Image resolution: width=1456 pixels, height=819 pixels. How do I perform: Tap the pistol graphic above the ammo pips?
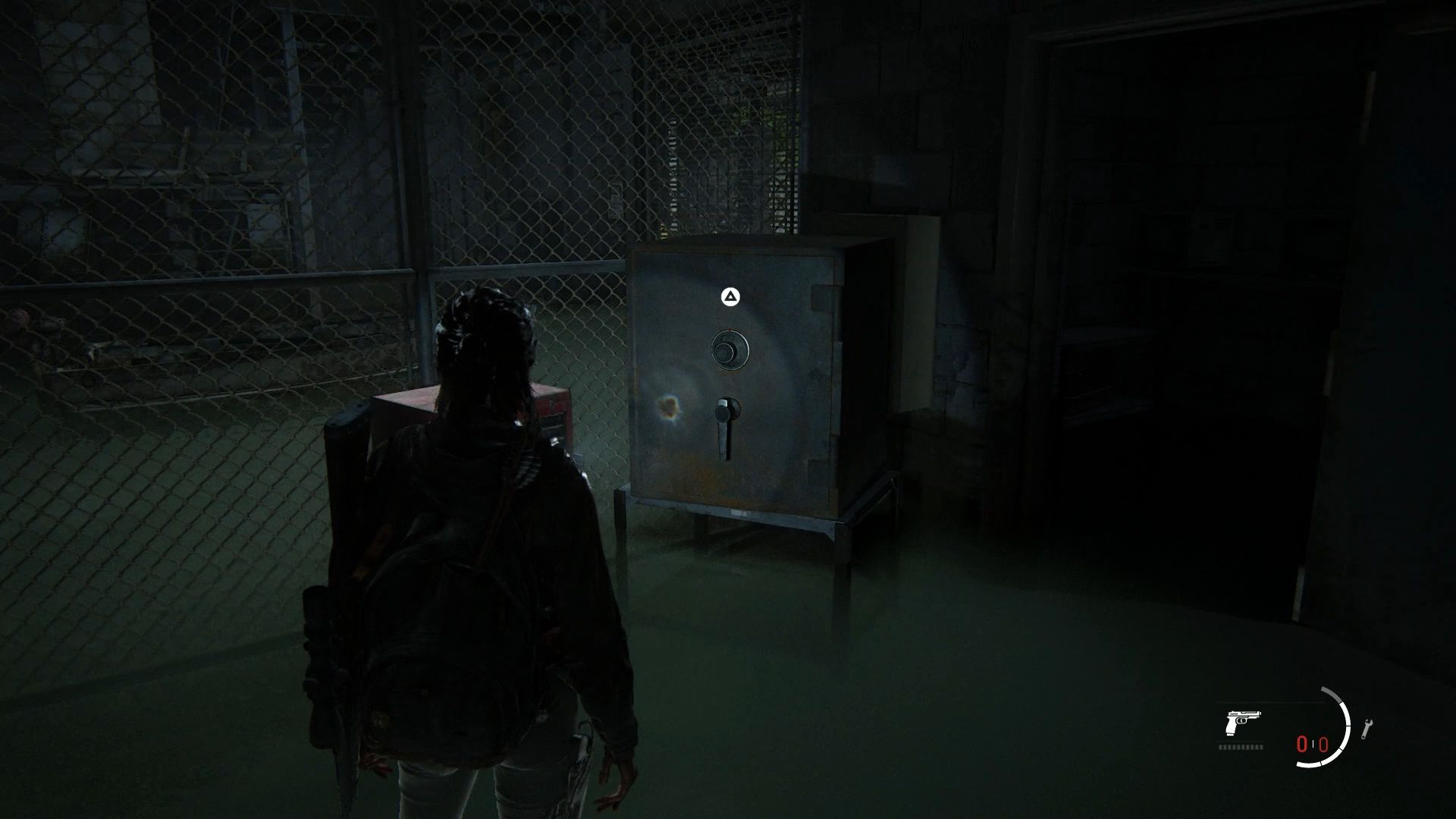[1243, 722]
